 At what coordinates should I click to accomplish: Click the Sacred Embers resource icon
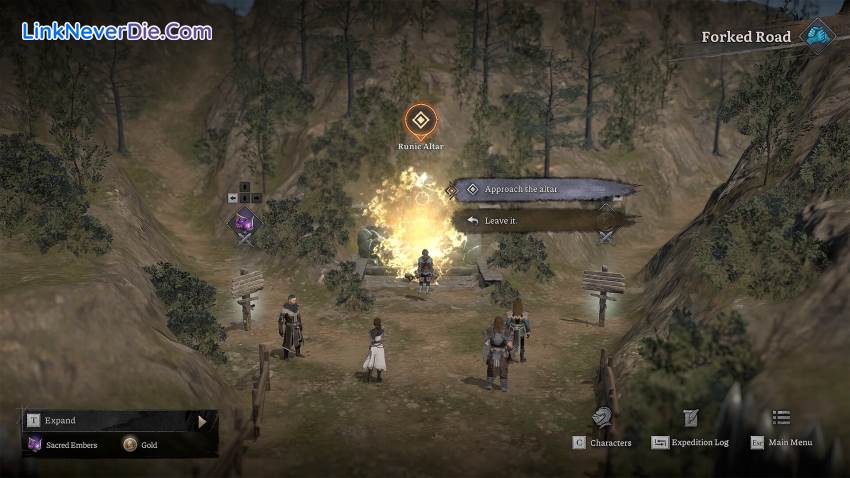[x=34, y=444]
